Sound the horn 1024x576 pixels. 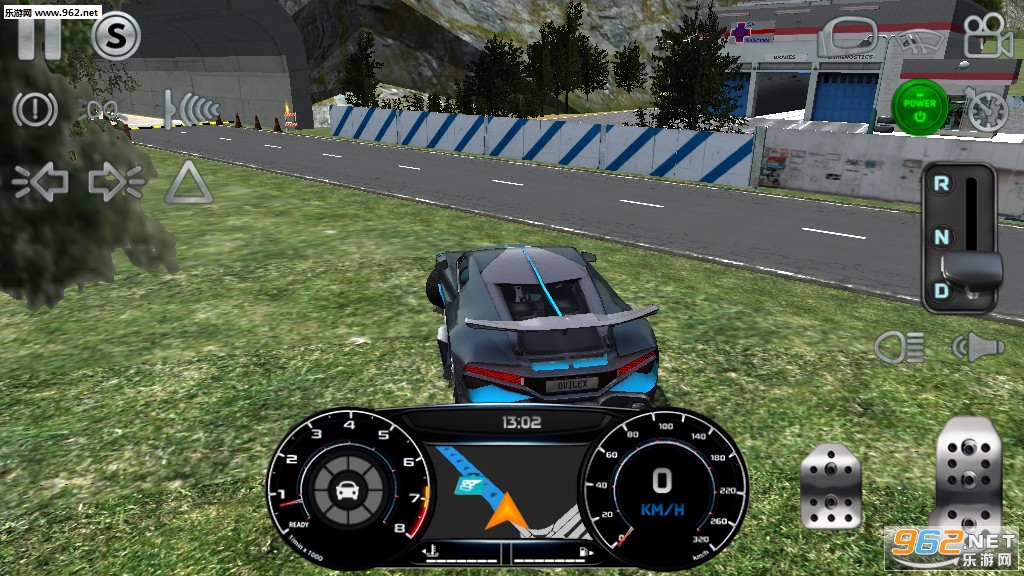975,347
